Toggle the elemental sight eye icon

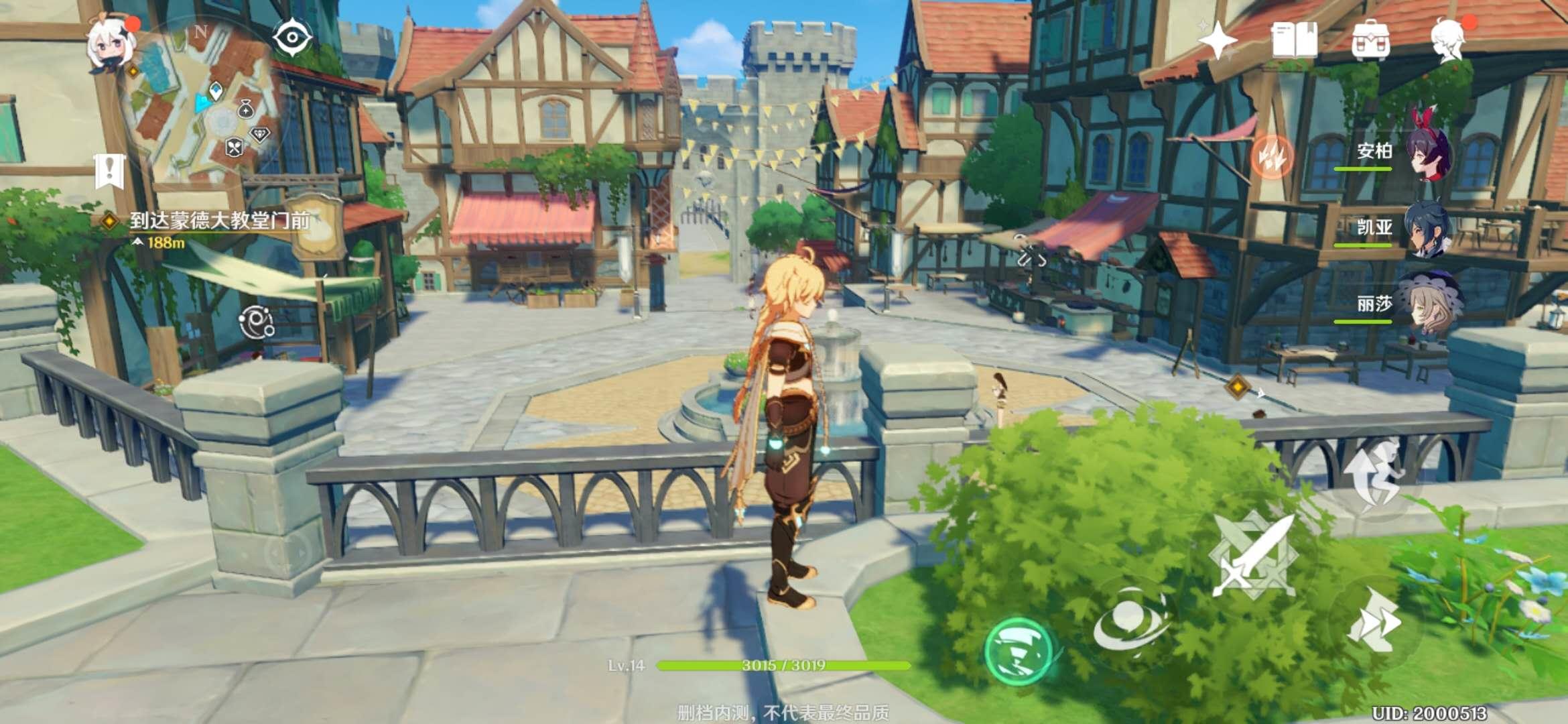coord(293,38)
